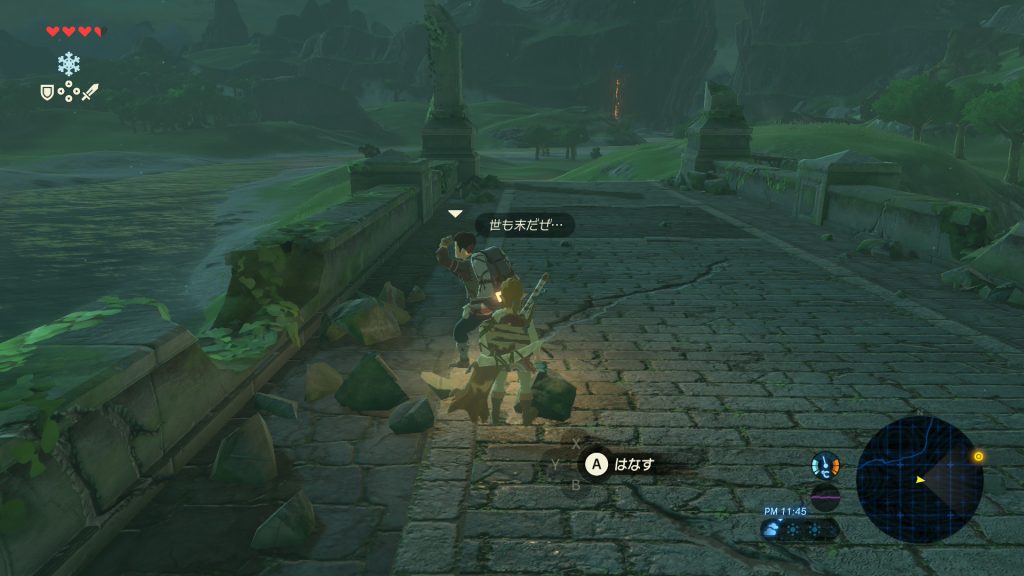Viewport: 1024px width, 576px height.
Task: Click the temperature gauge icon
Action: [x=825, y=465]
